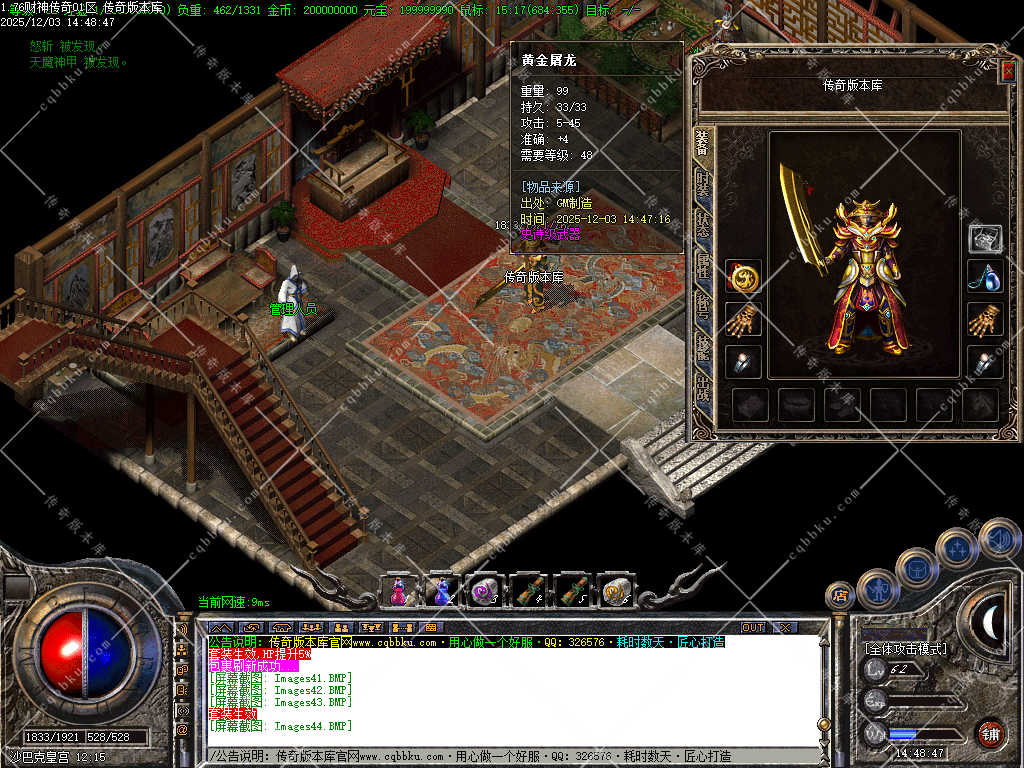The image size is (1024, 768).
Task: Select the orange scroll hotbar slot
Action: click(615, 591)
